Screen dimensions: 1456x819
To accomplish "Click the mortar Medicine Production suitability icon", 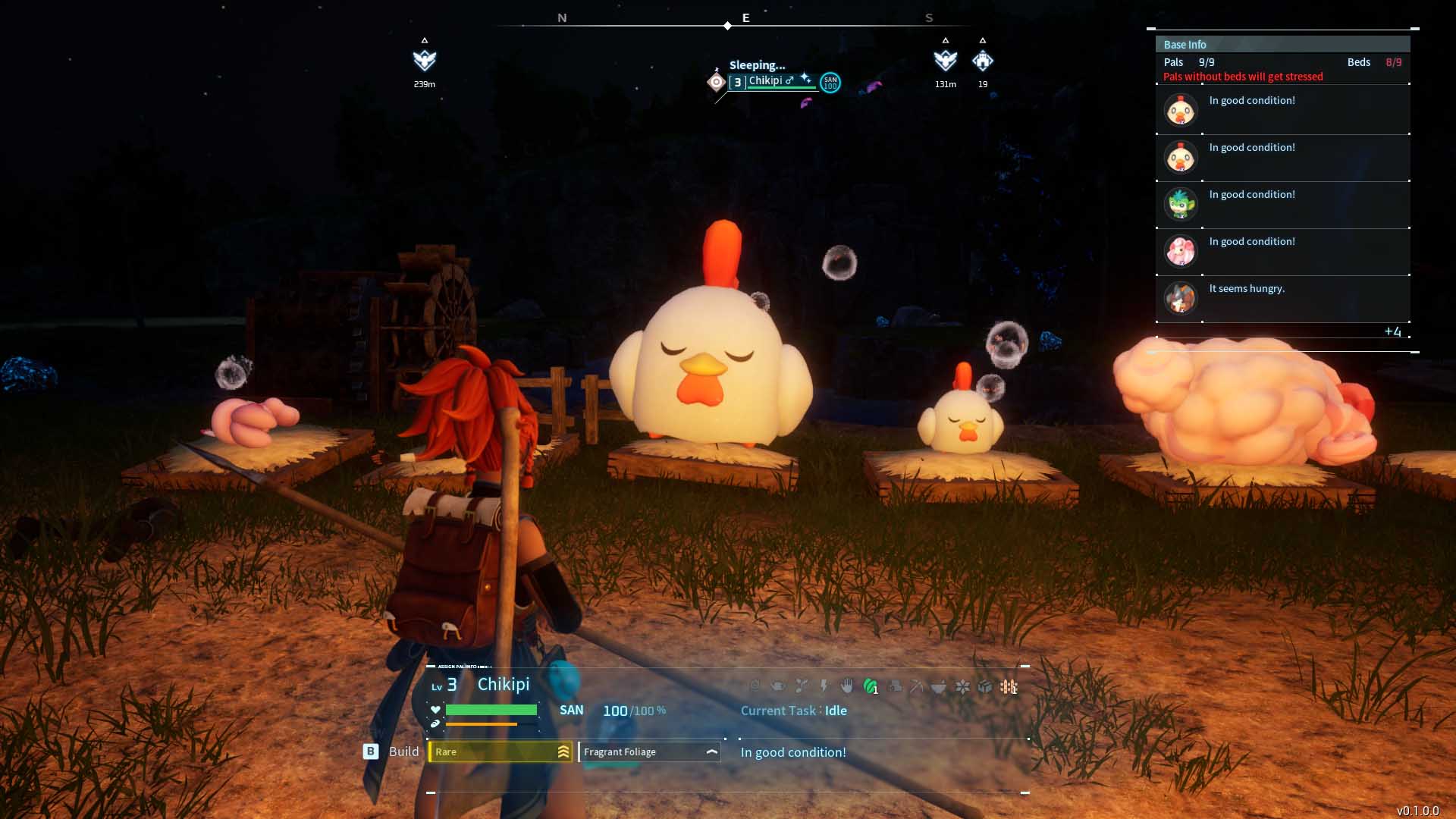I will [x=939, y=686].
